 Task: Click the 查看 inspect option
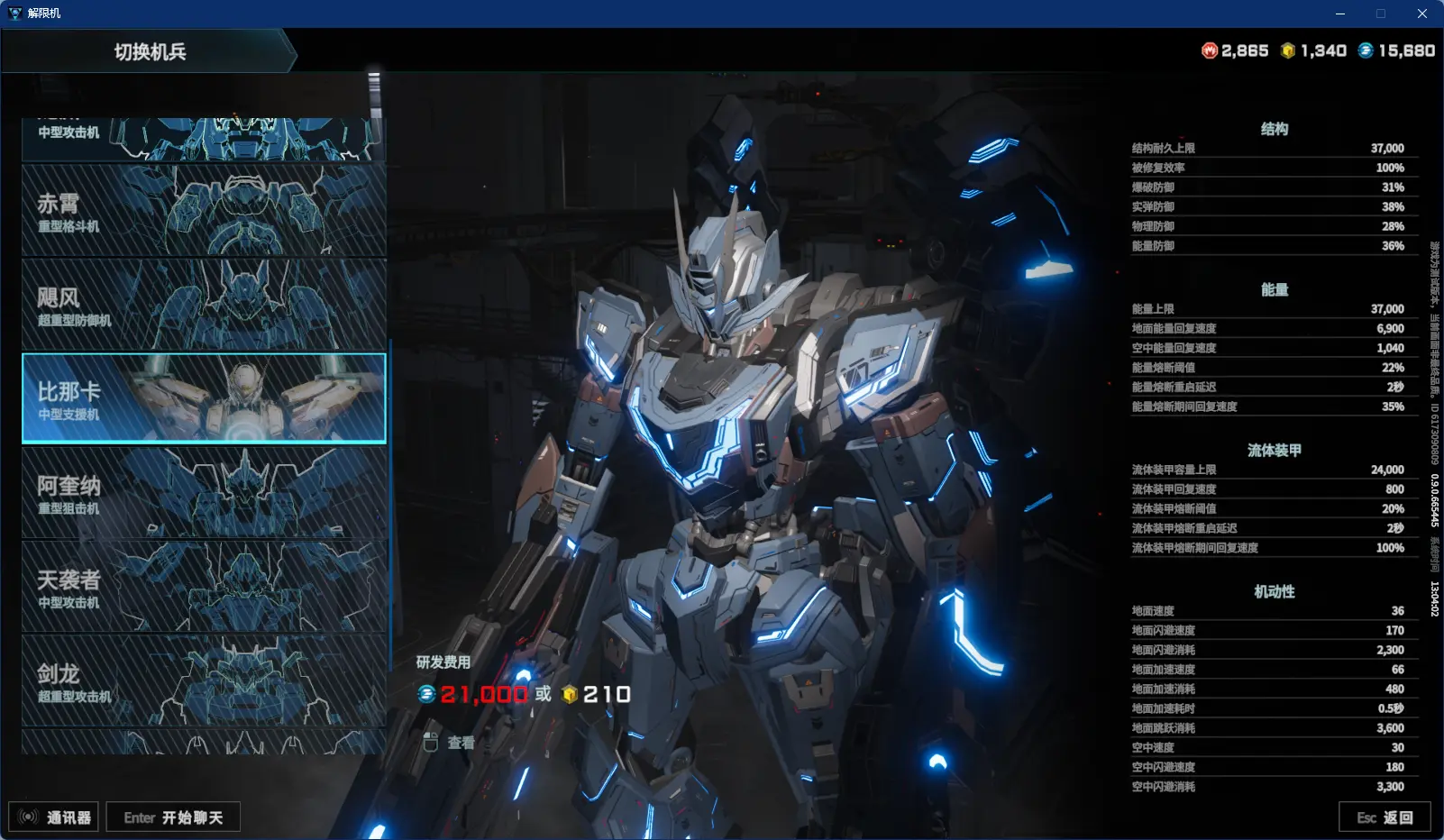click(450, 743)
